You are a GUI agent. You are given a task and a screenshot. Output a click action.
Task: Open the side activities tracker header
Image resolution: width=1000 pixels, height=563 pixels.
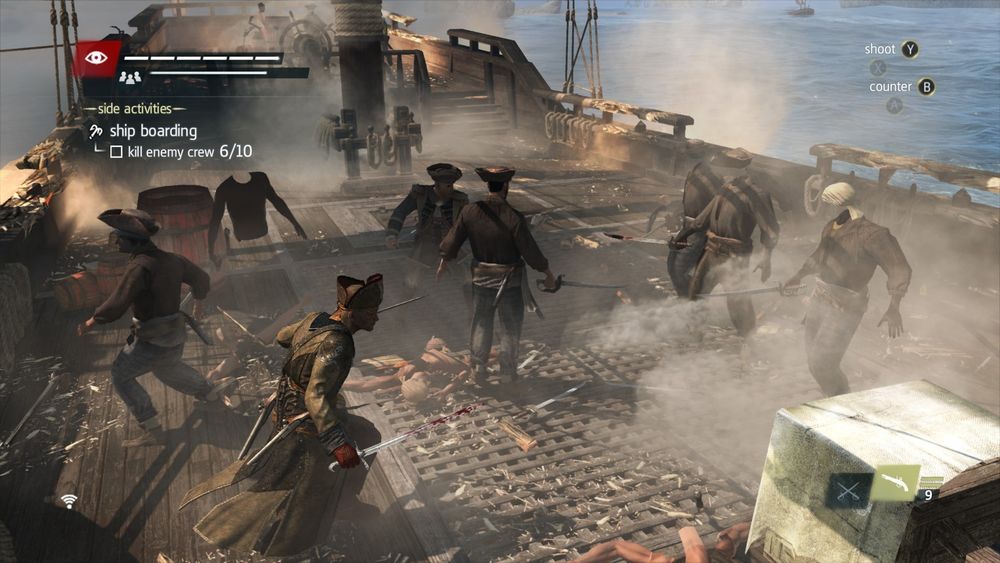135,108
